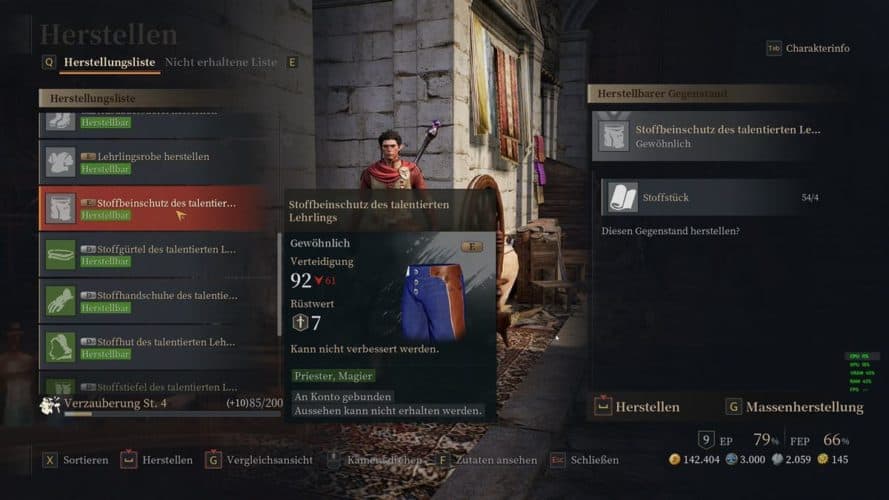Close the crafting window with Schließen
Image resolution: width=889 pixels, height=500 pixels.
click(x=586, y=460)
